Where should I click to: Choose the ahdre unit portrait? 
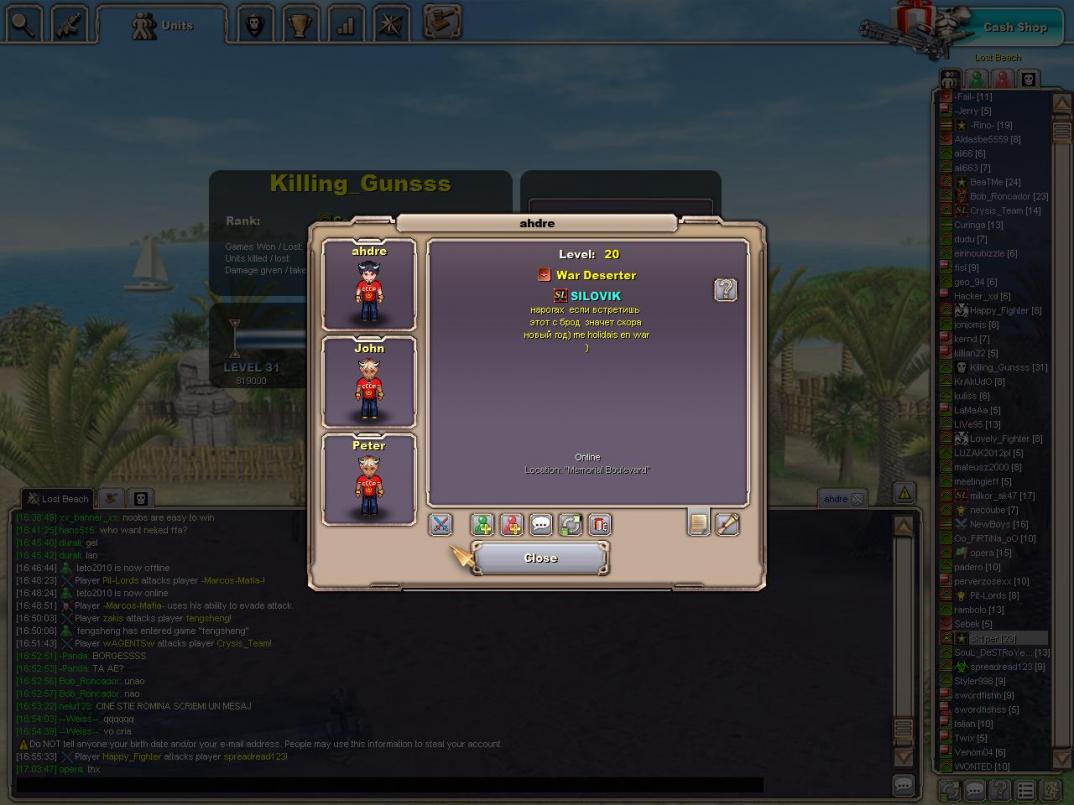pyautogui.click(x=369, y=286)
